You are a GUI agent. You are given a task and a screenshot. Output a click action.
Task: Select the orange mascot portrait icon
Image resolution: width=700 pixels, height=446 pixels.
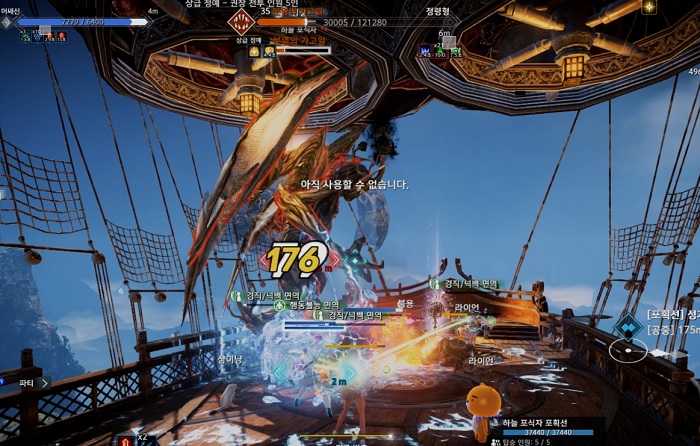(x=484, y=402)
